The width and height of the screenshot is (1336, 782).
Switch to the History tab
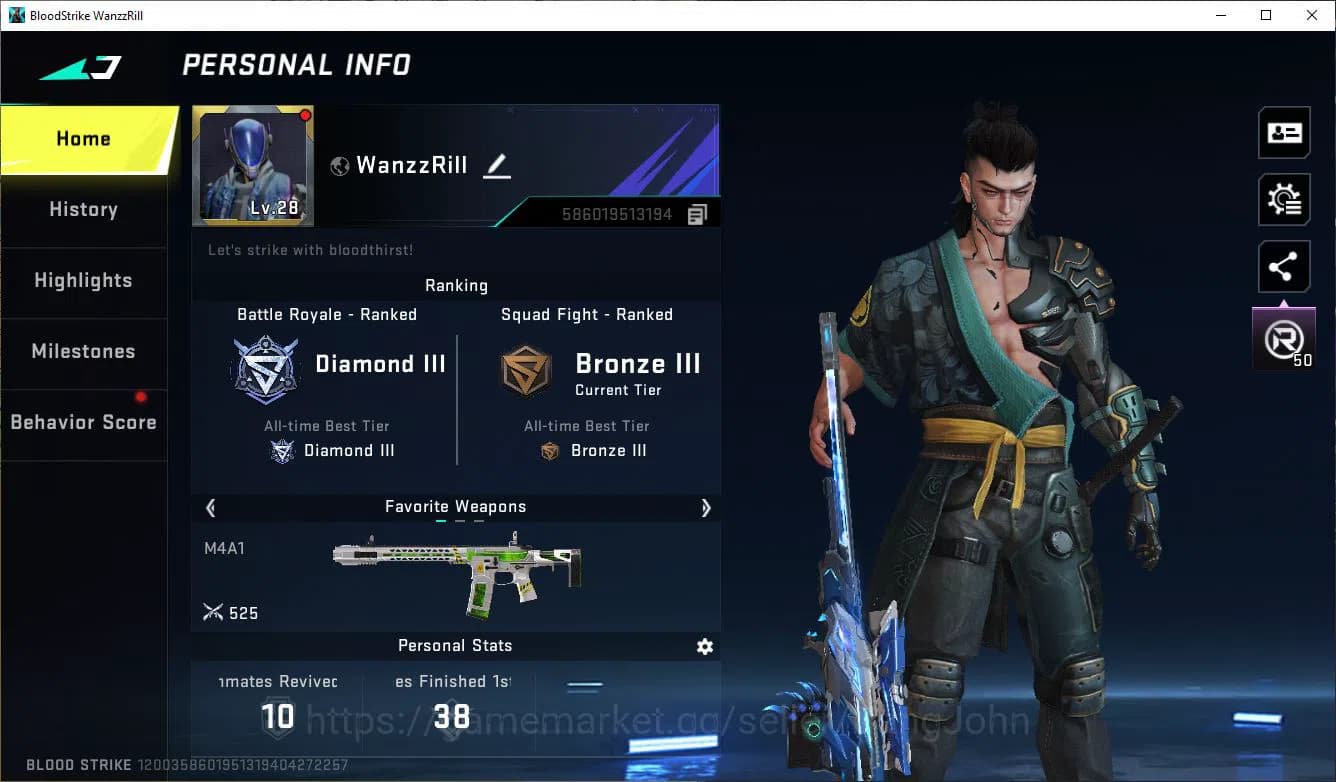click(83, 209)
